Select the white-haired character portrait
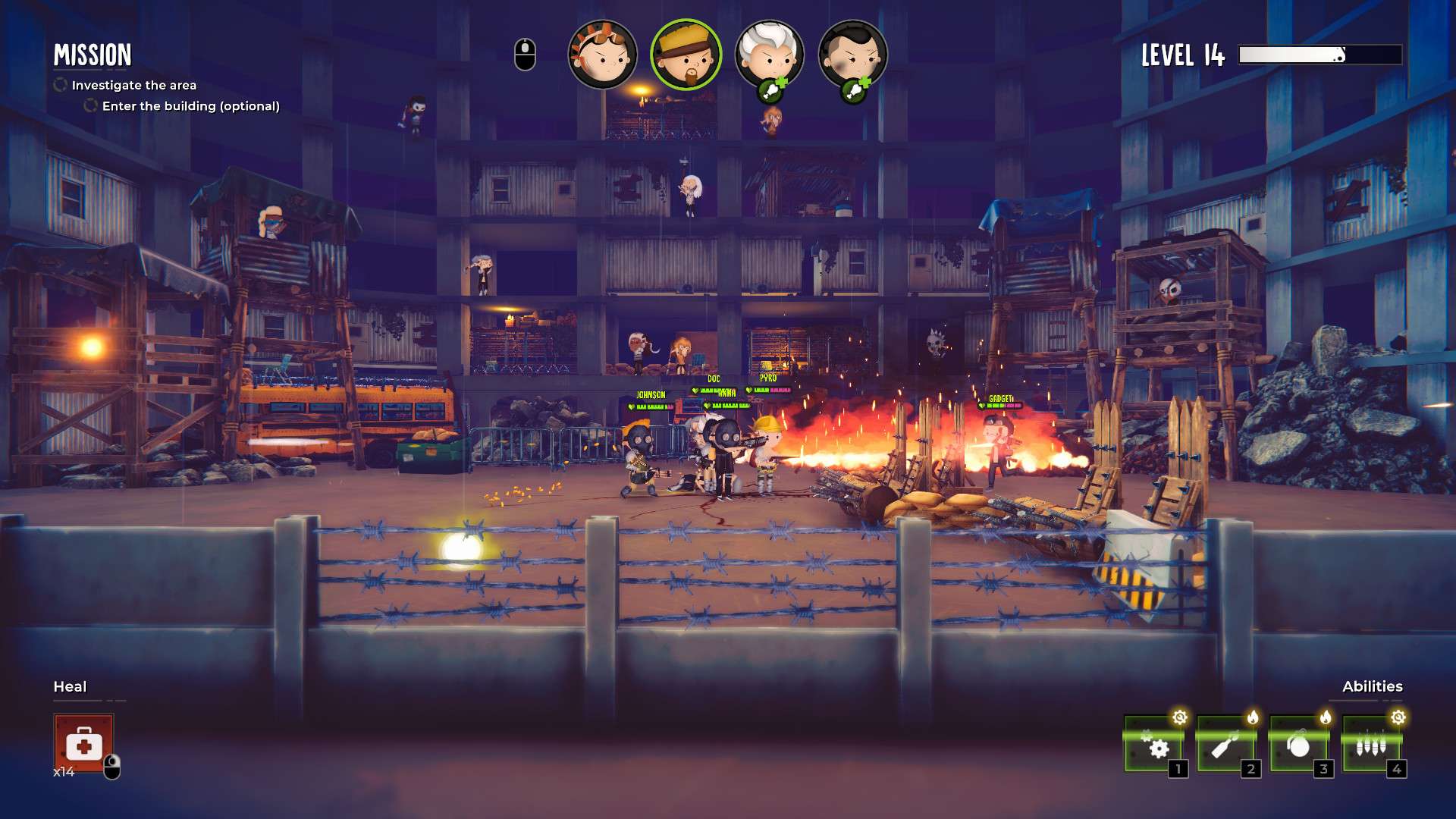1456x819 pixels. coord(769,52)
